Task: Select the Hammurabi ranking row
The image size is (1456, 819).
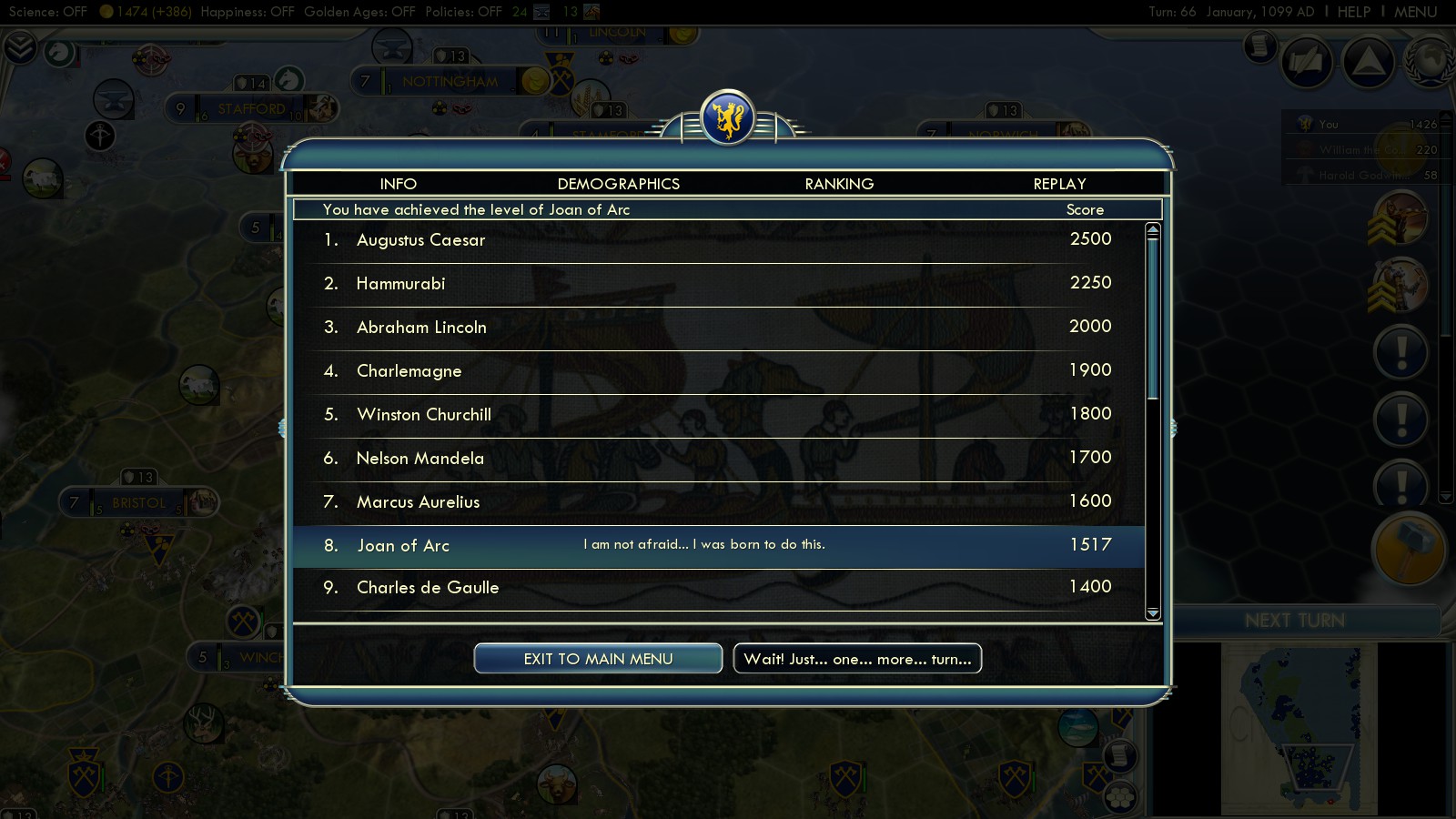Action: (719, 284)
